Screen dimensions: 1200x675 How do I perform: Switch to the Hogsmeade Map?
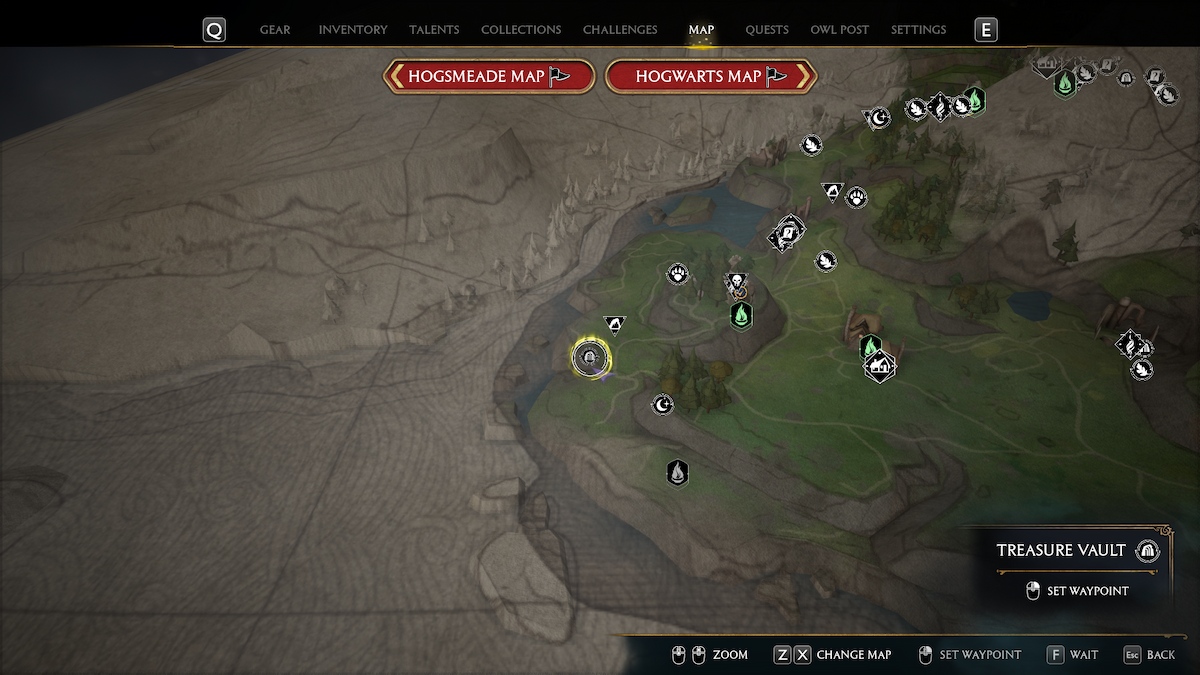click(x=489, y=76)
